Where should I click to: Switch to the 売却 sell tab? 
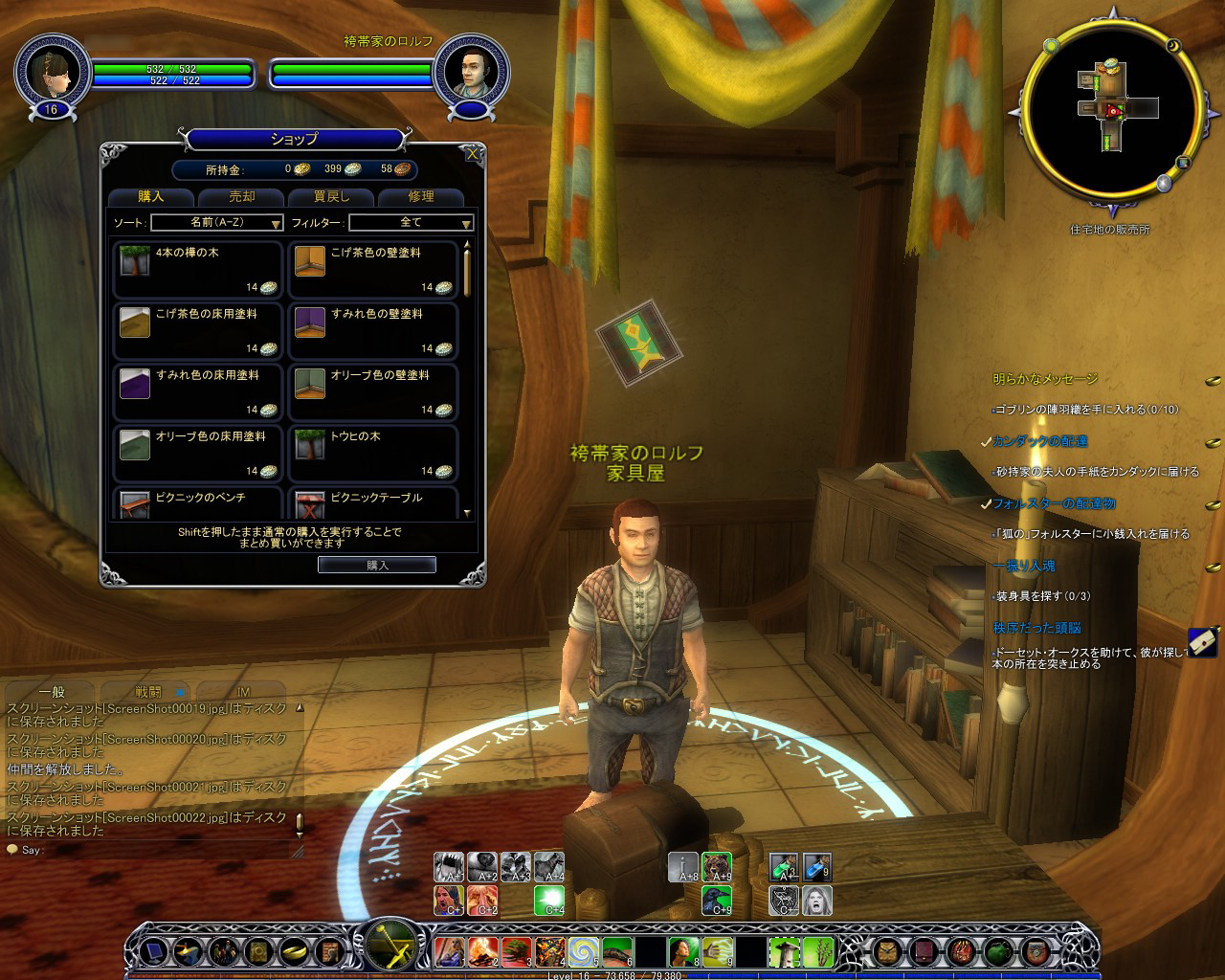[x=241, y=196]
